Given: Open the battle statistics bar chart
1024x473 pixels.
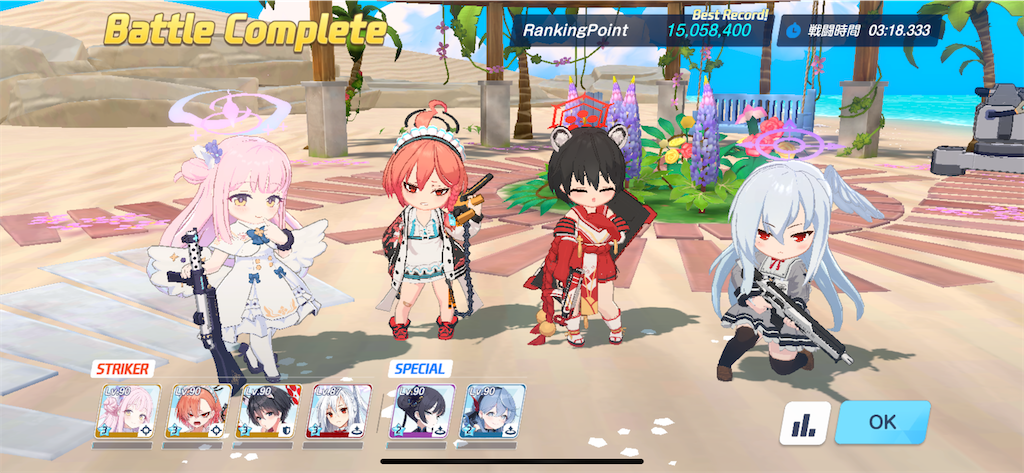Looking at the screenshot, I should click(804, 424).
